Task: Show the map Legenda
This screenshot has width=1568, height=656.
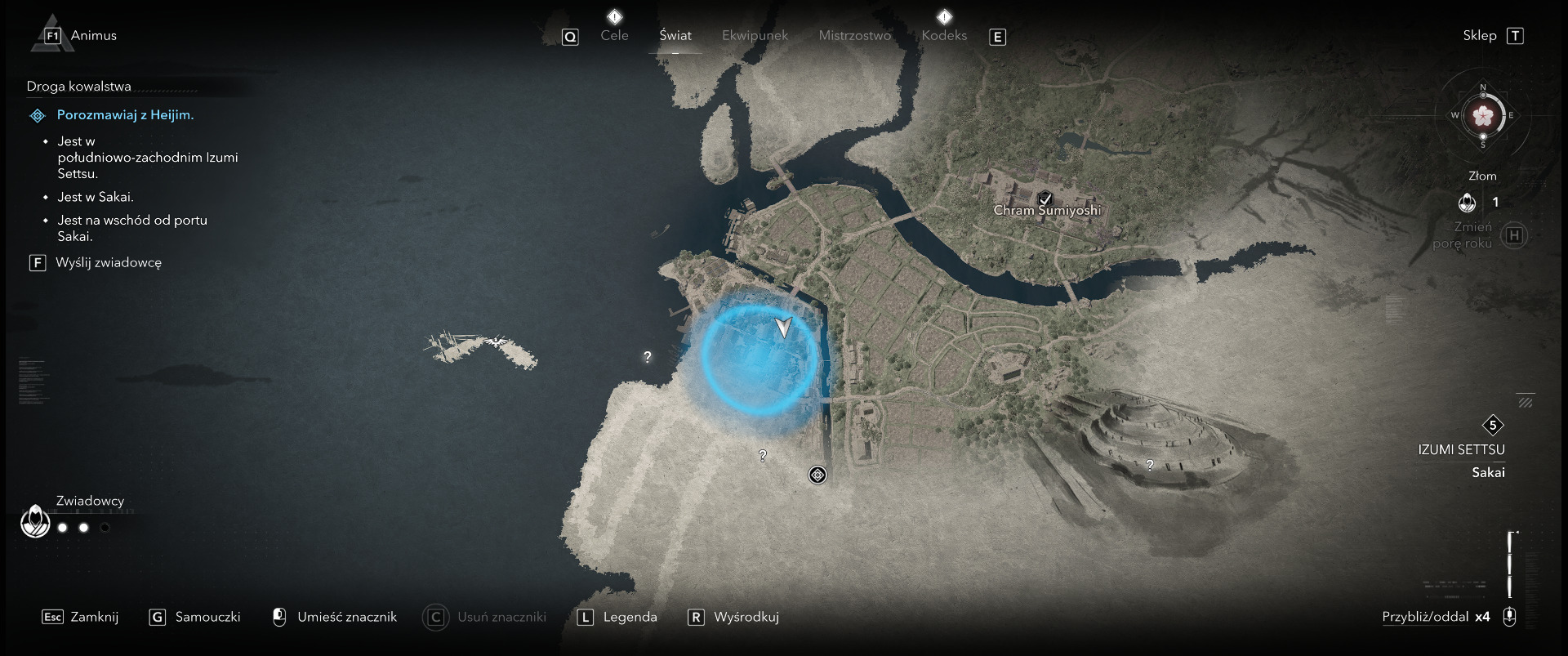Action: tap(630, 617)
